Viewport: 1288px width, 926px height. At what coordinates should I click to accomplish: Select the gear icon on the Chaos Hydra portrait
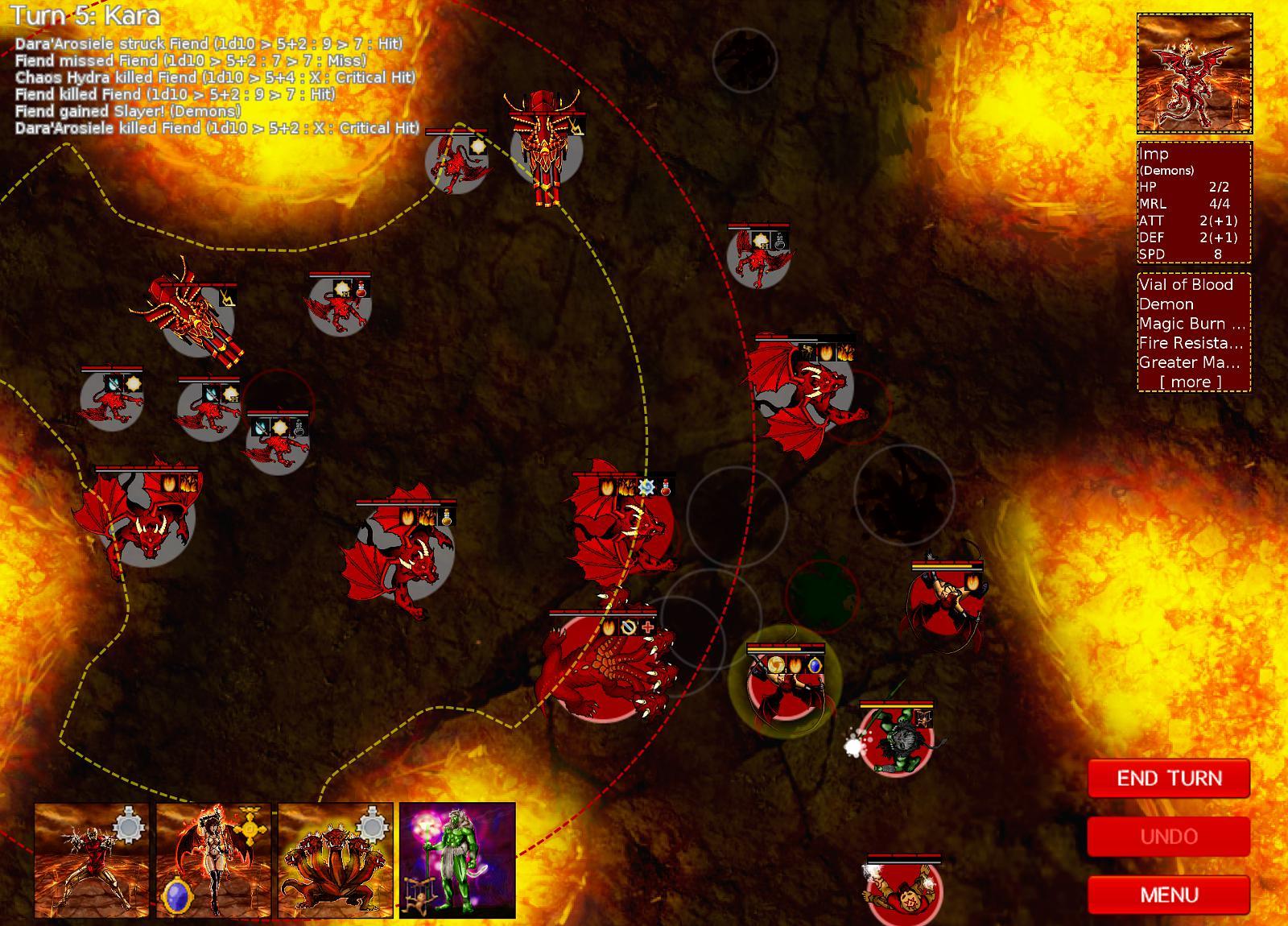pos(373,825)
